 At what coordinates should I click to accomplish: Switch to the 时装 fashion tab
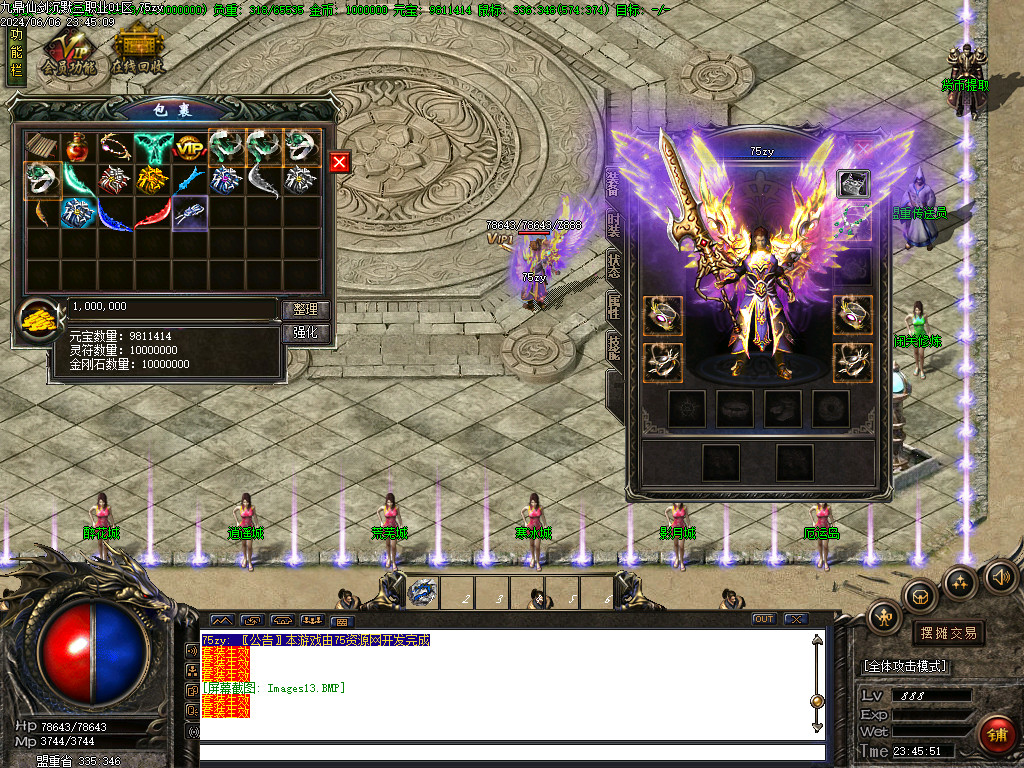coord(614,225)
